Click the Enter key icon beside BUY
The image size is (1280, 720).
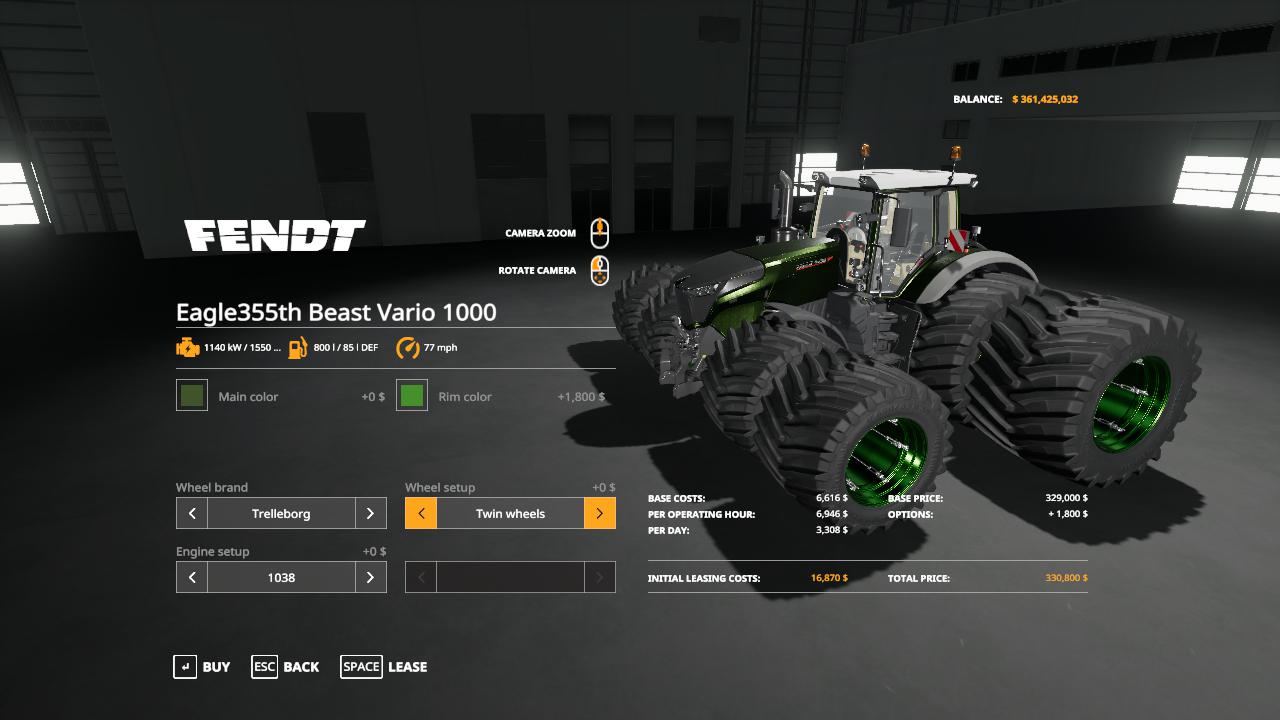[186, 667]
